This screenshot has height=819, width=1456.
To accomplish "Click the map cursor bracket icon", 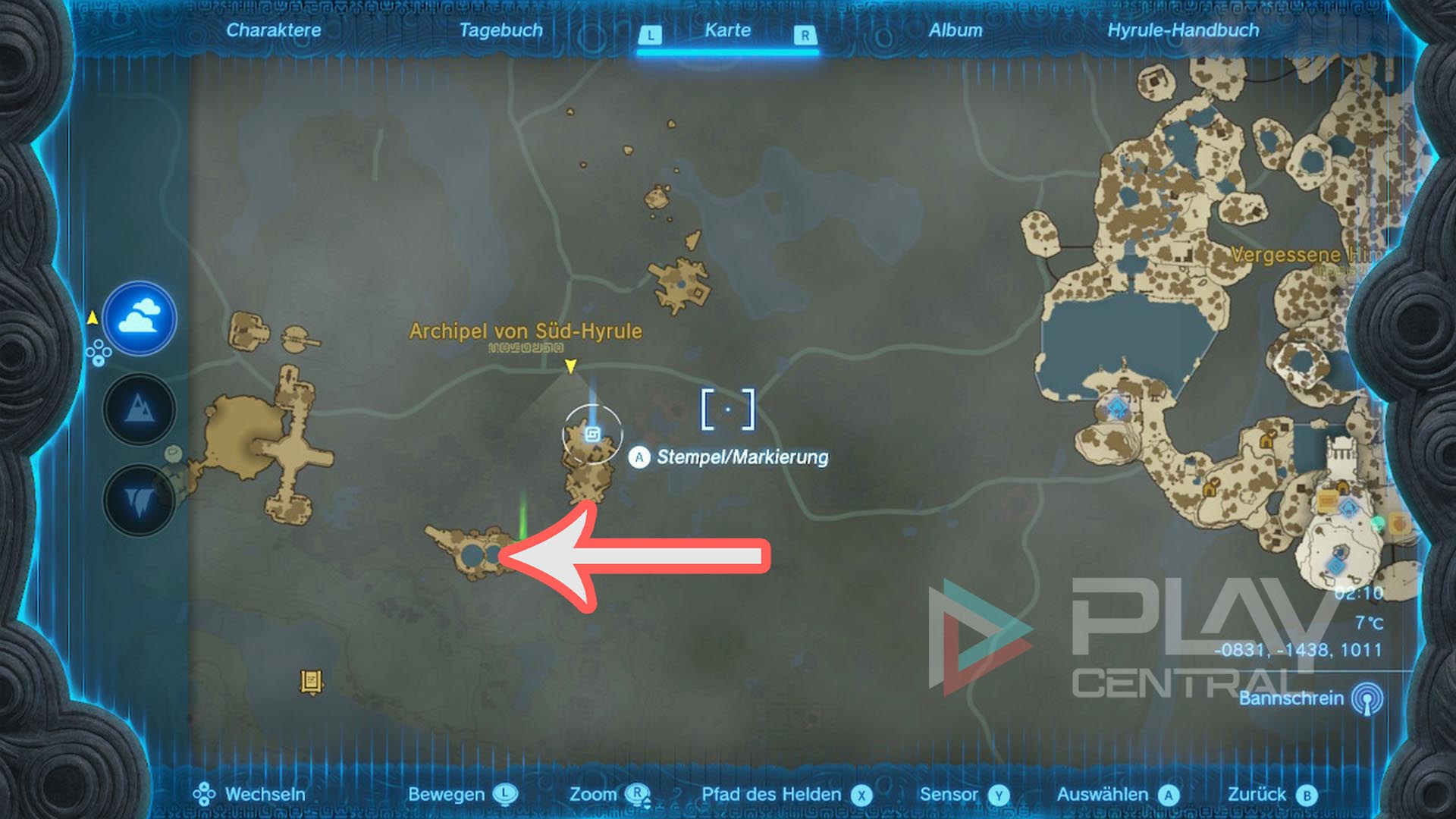I will 730,407.
